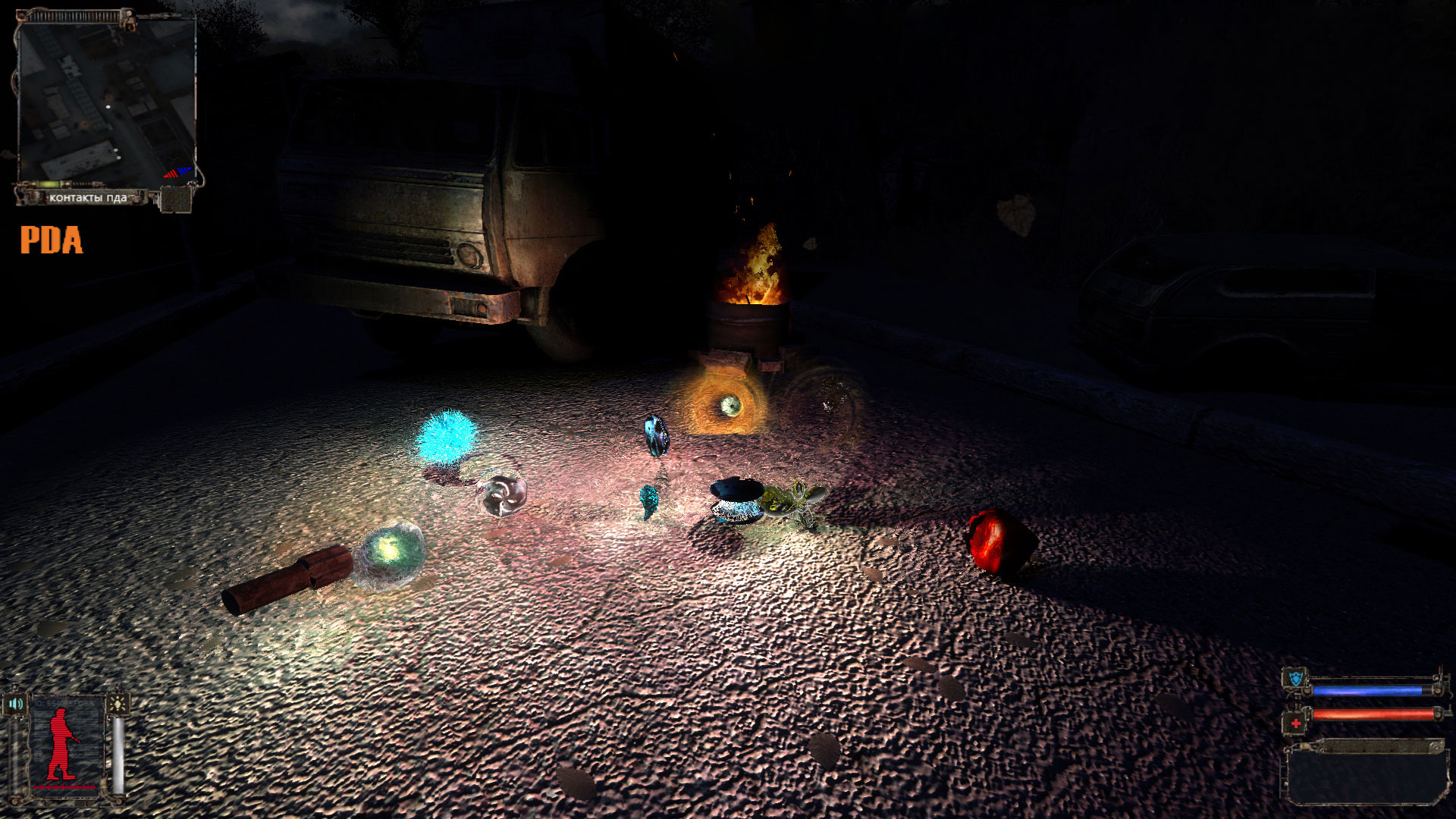Image resolution: width=1456 pixels, height=819 pixels.
Task: Click the red cross health icon
Action: (1296, 723)
